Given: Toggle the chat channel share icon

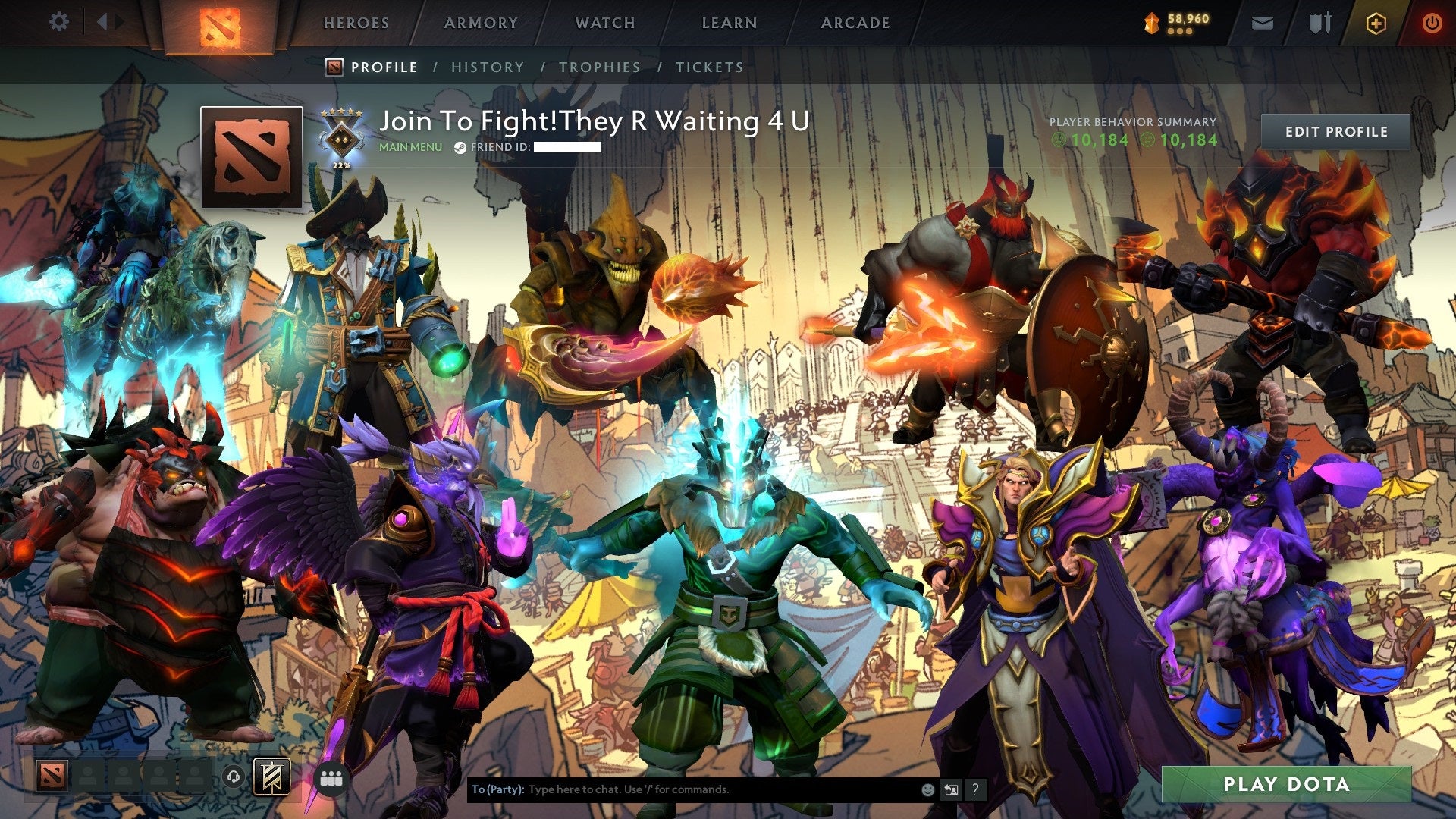Looking at the screenshot, I should click(950, 789).
